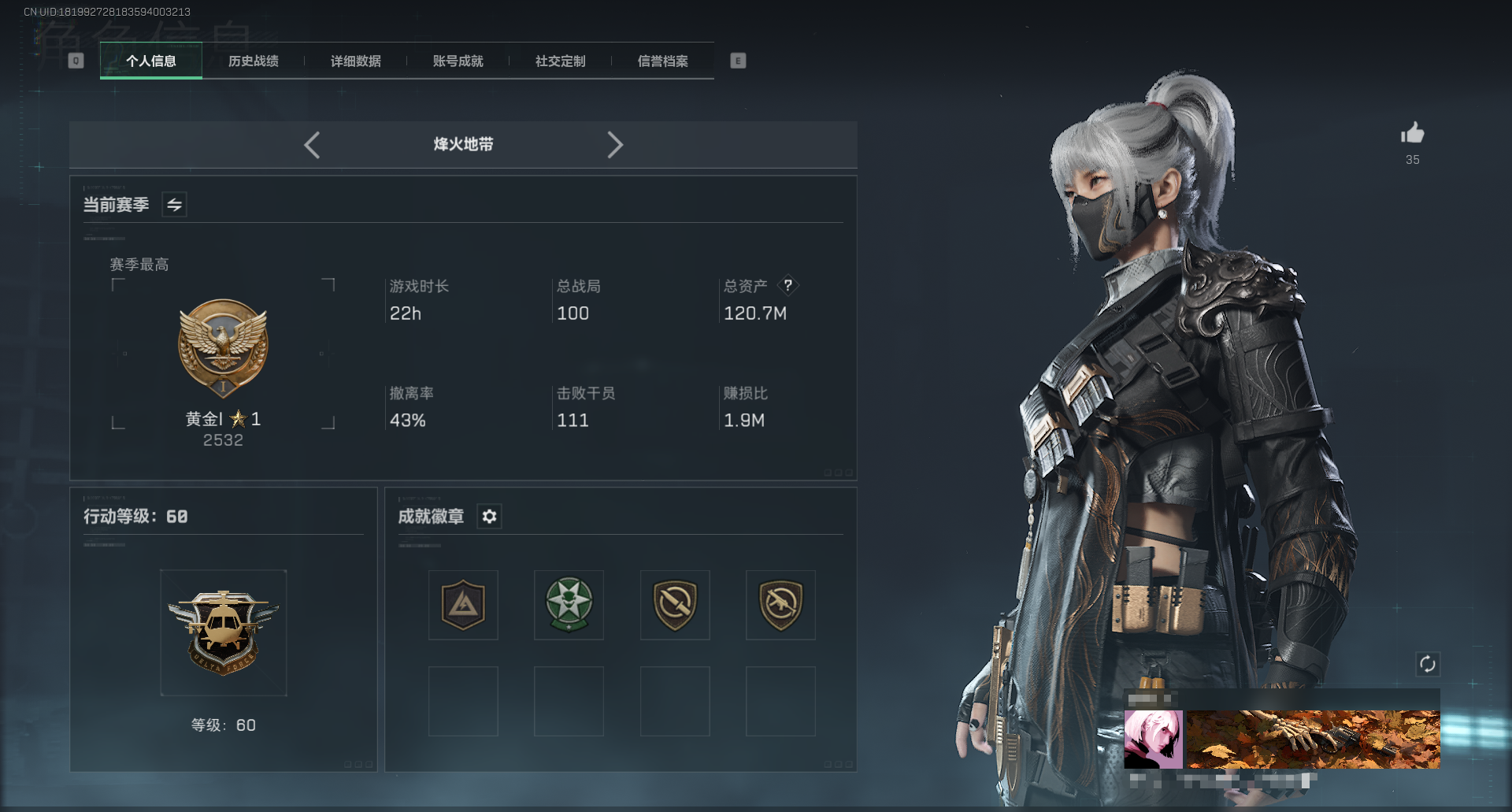
Task: Click the rotate character refresh icon
Action: point(1428,664)
